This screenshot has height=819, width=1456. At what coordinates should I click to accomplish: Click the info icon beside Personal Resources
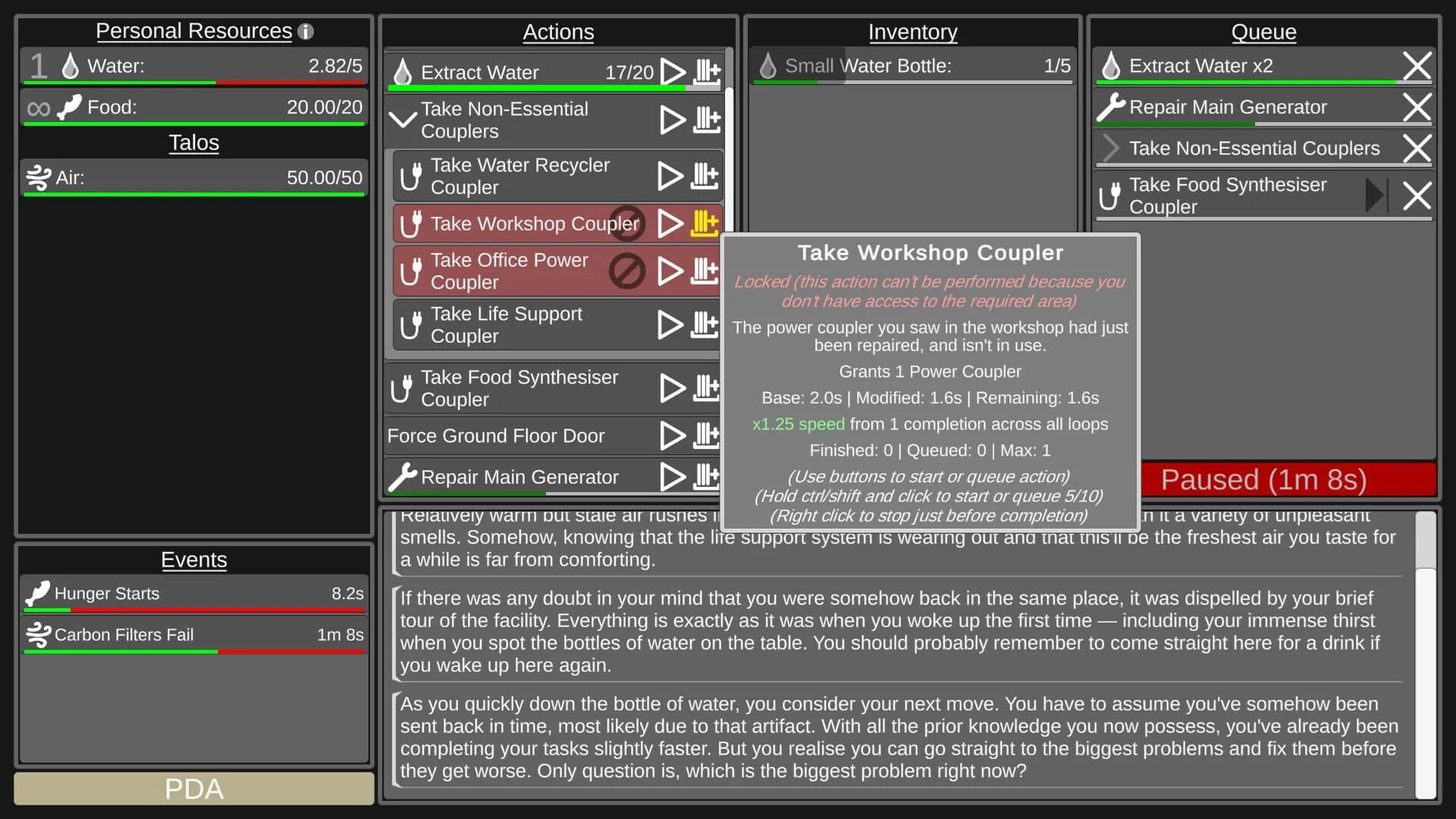point(306,31)
